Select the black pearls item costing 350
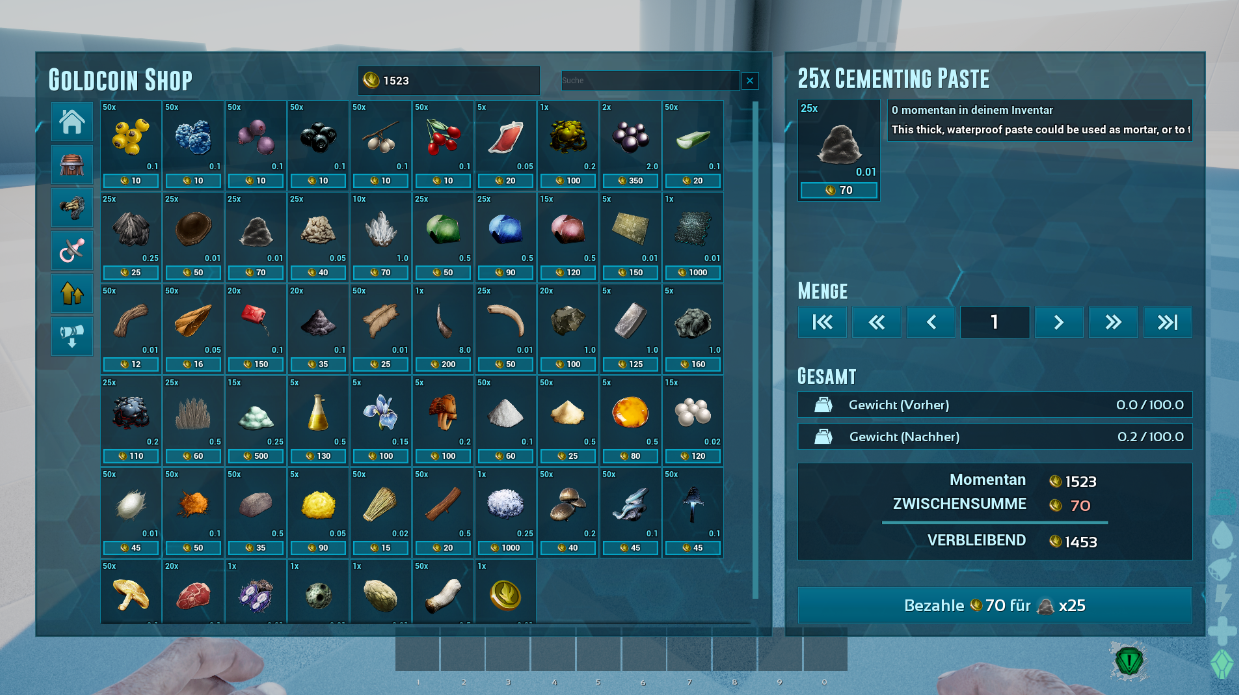 [631, 142]
